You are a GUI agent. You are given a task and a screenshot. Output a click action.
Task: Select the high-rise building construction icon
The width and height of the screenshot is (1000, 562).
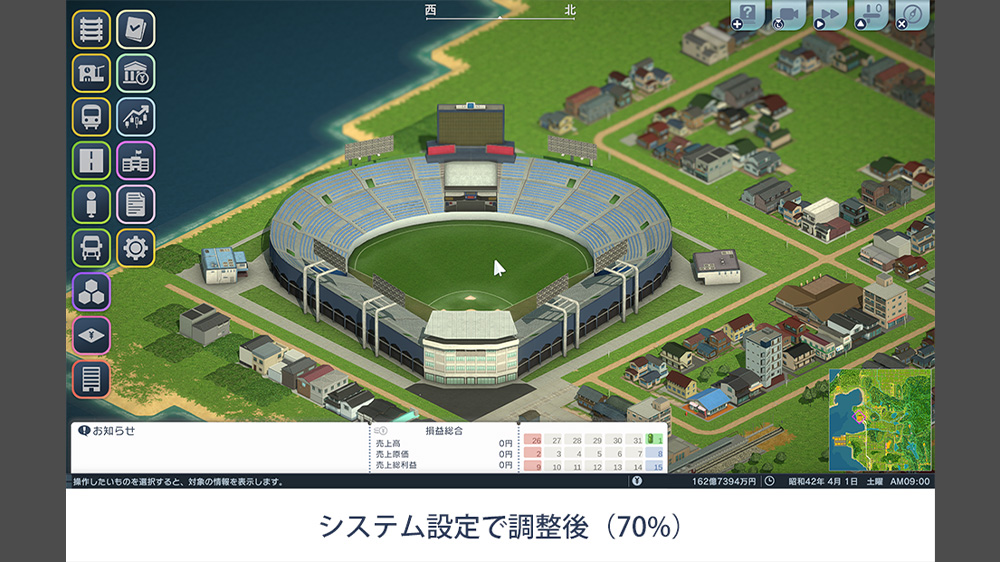point(91,379)
